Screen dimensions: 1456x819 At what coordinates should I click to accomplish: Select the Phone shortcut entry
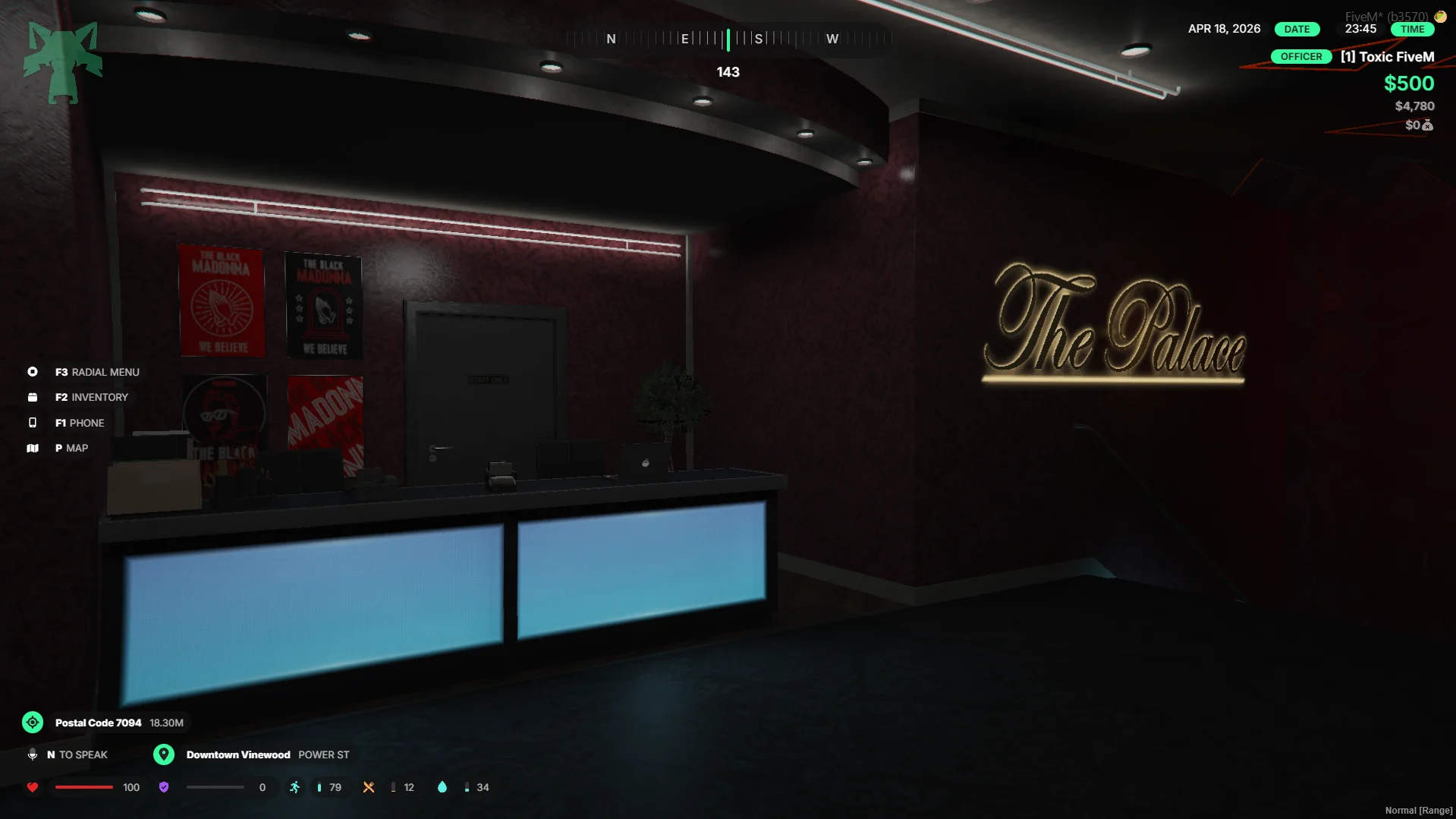[79, 423]
